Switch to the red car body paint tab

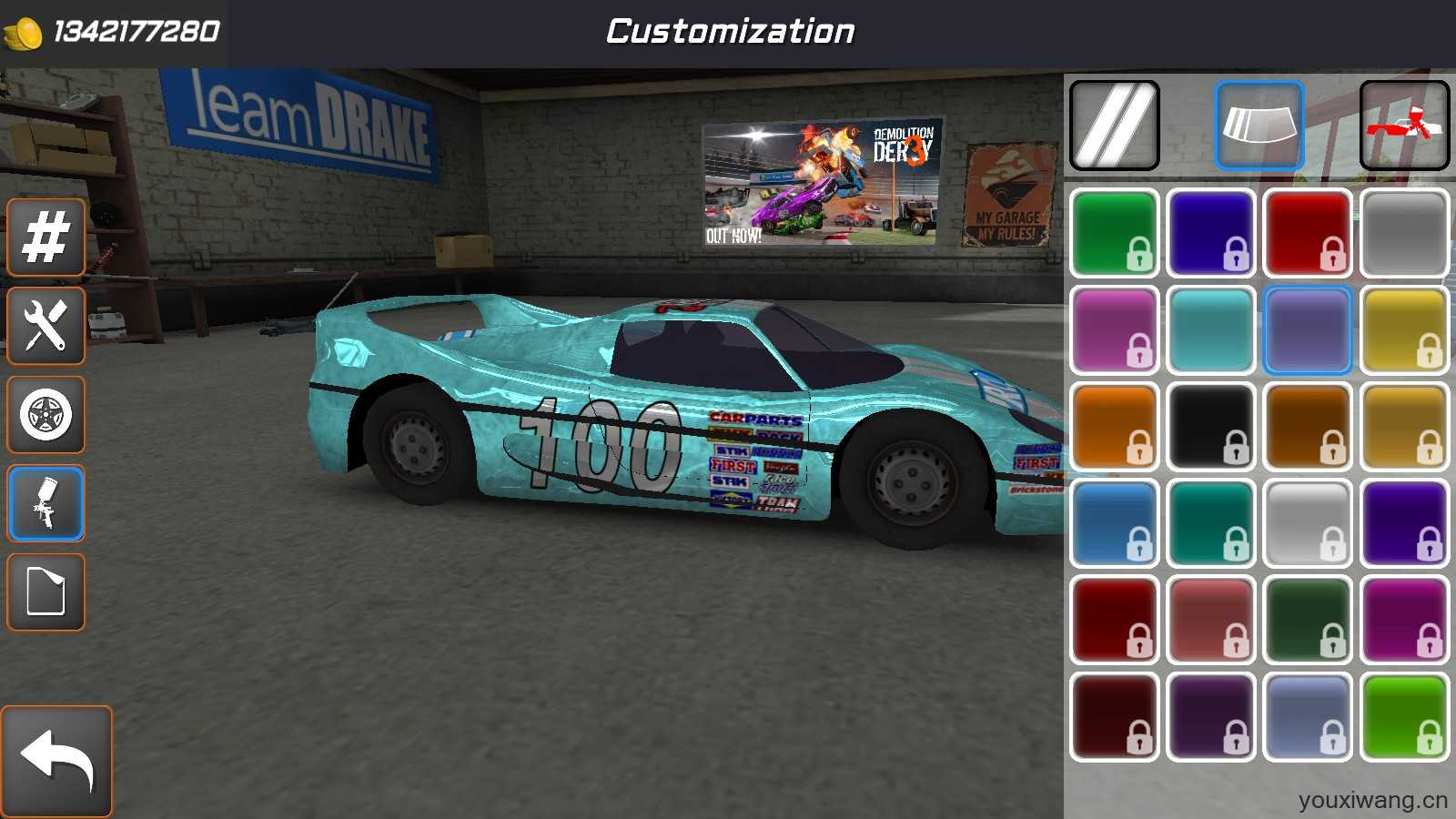tap(1404, 126)
